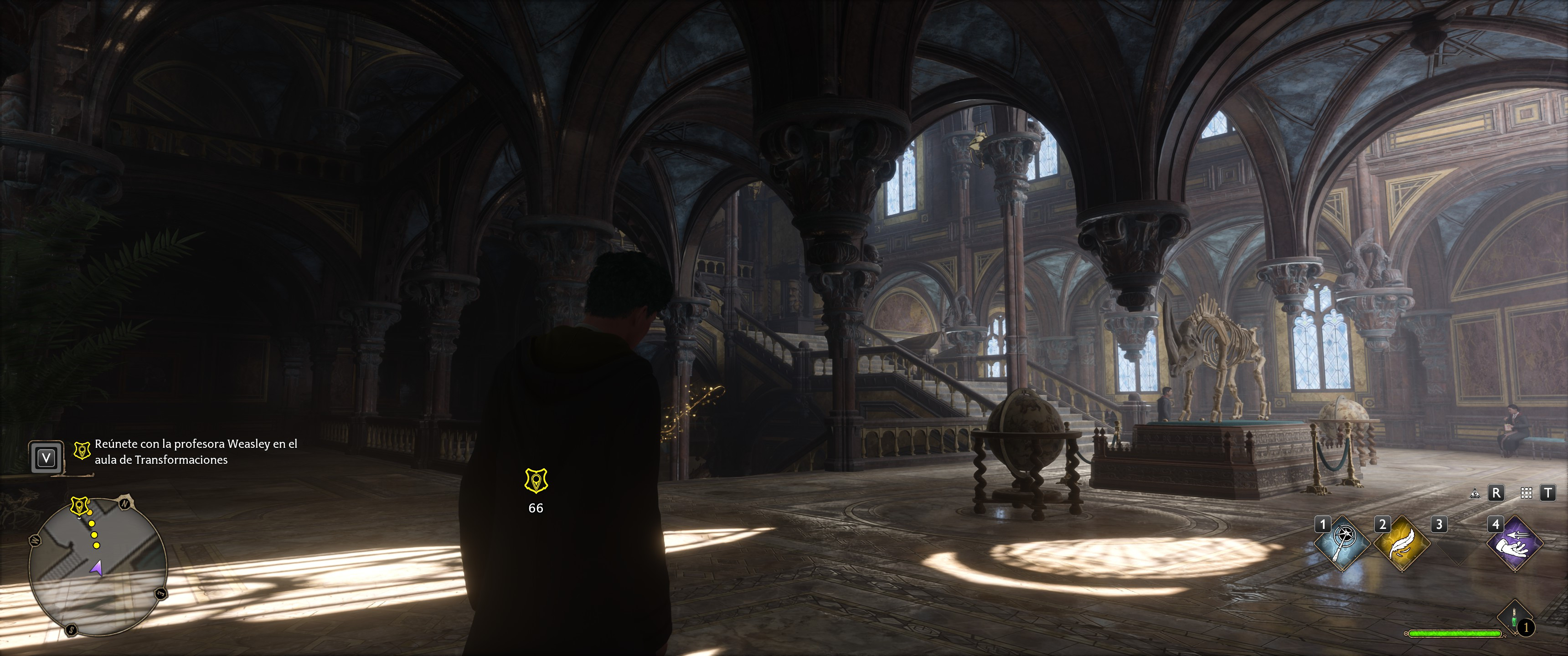Click the Professor Weasley quest objective text
This screenshot has width=1568, height=656.
(x=196, y=451)
